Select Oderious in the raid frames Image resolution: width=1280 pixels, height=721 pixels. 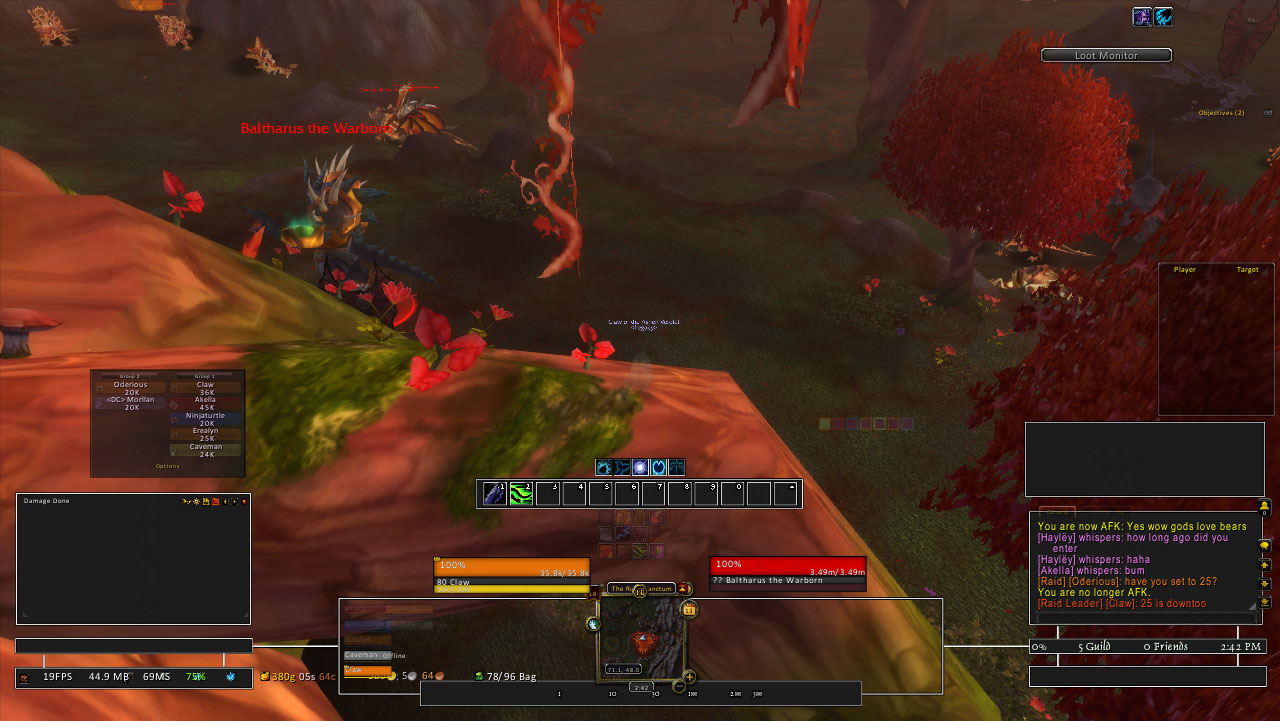131,388
